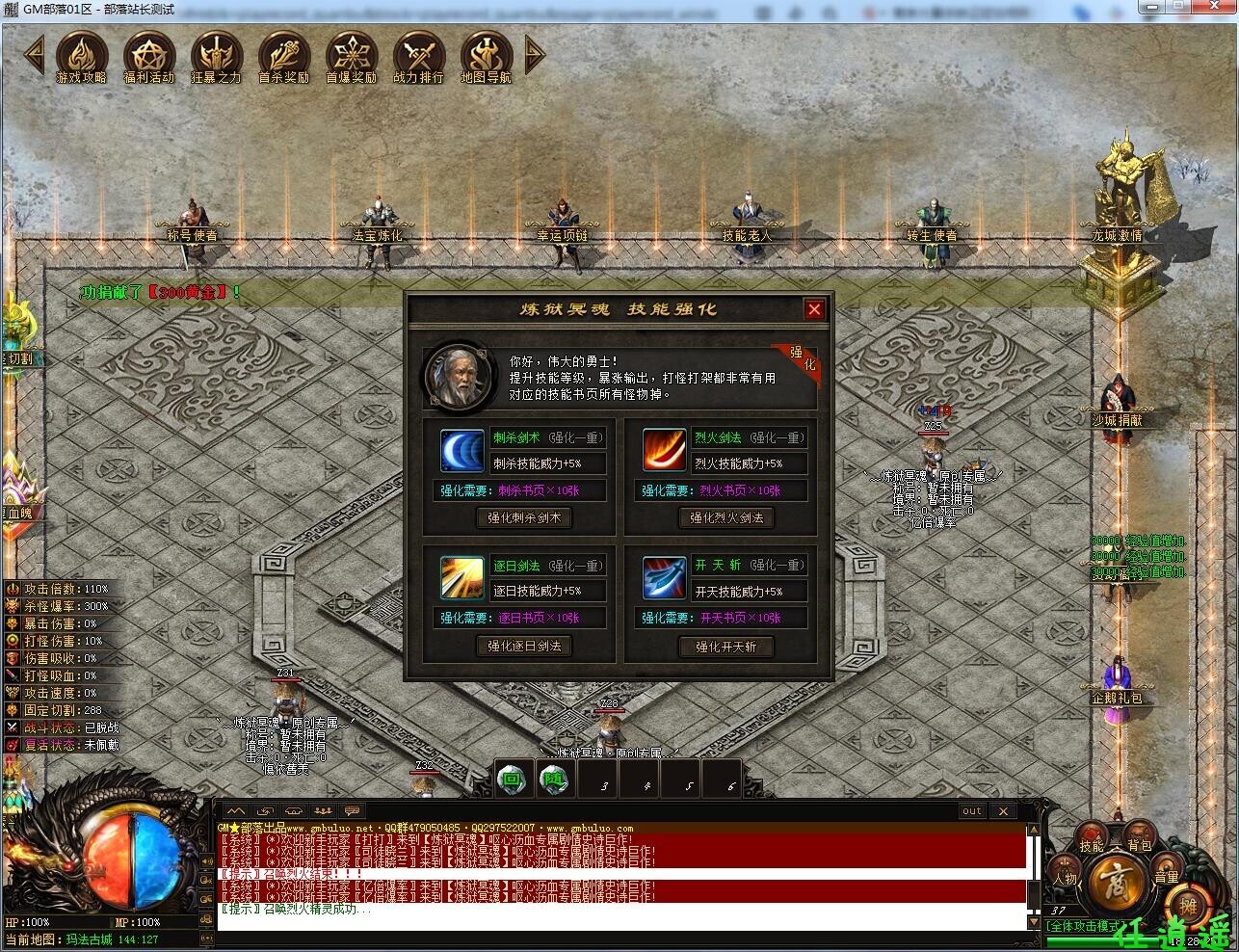Select the 开天斩 skill icon in the dialog
The width and height of the screenshot is (1239, 952).
(x=664, y=577)
